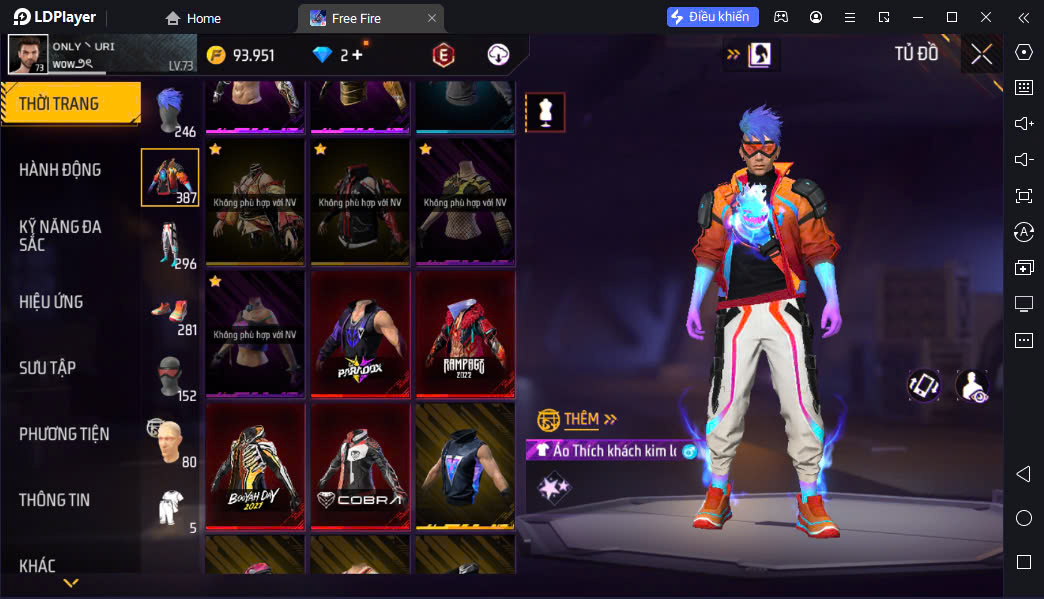Close the wardrobe with the X button
Image resolution: width=1044 pixels, height=599 pixels.
coord(981,54)
